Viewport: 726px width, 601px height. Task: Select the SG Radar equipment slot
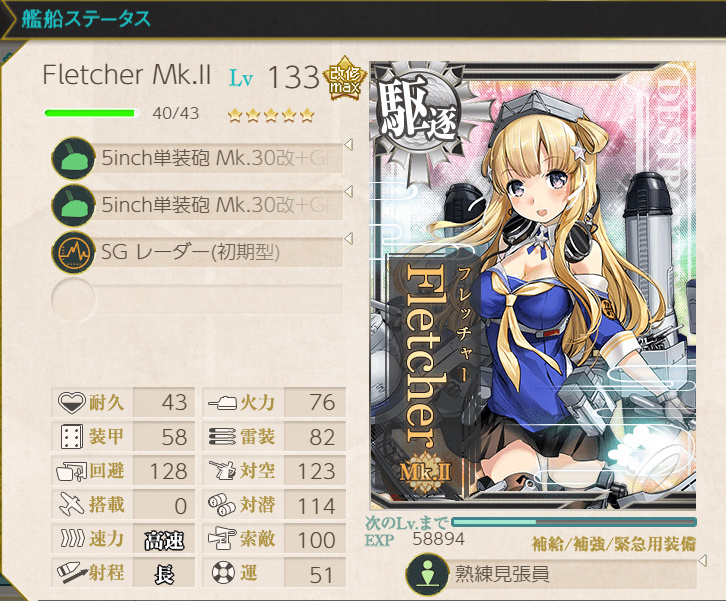tap(200, 252)
